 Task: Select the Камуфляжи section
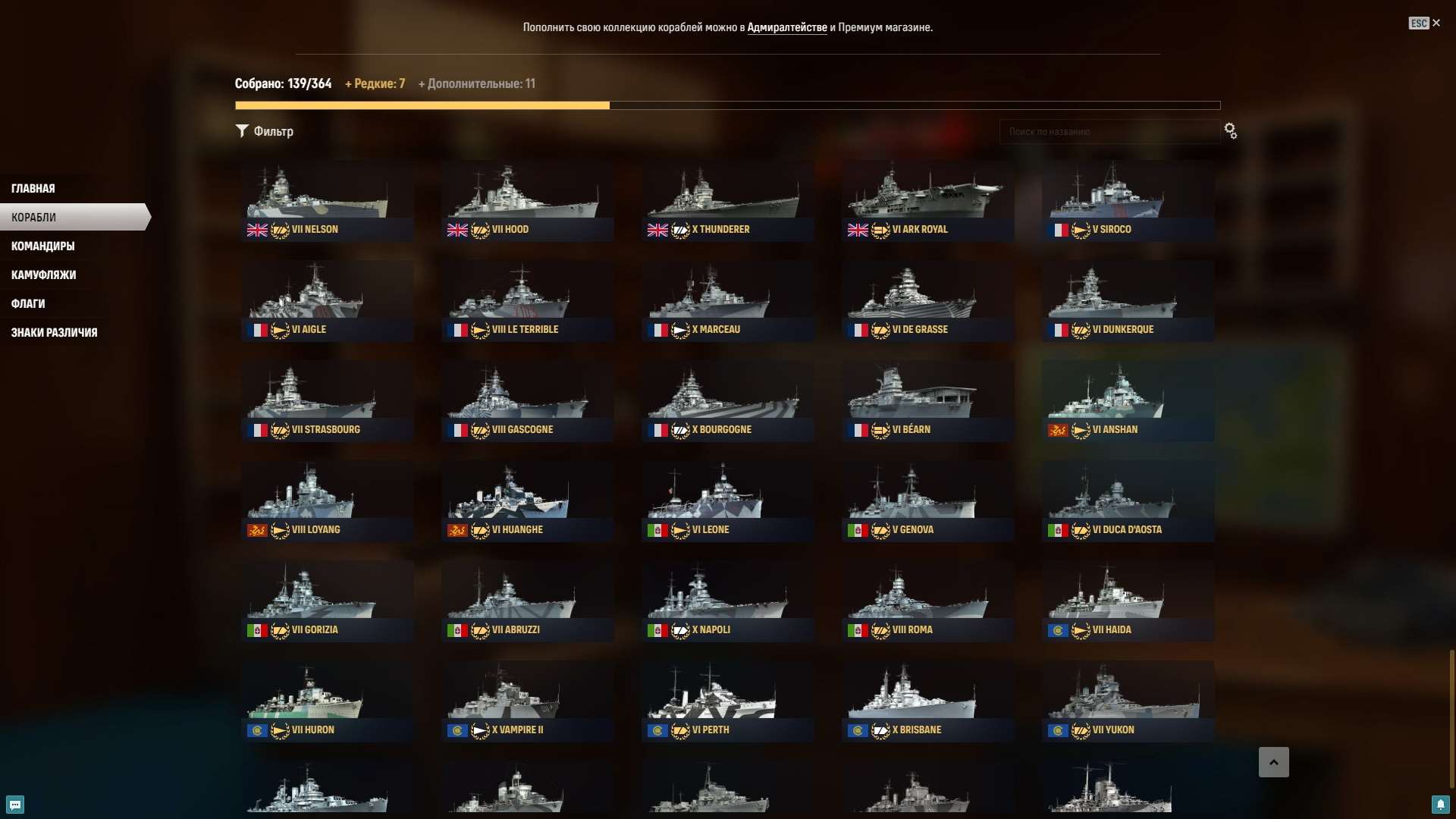(42, 275)
